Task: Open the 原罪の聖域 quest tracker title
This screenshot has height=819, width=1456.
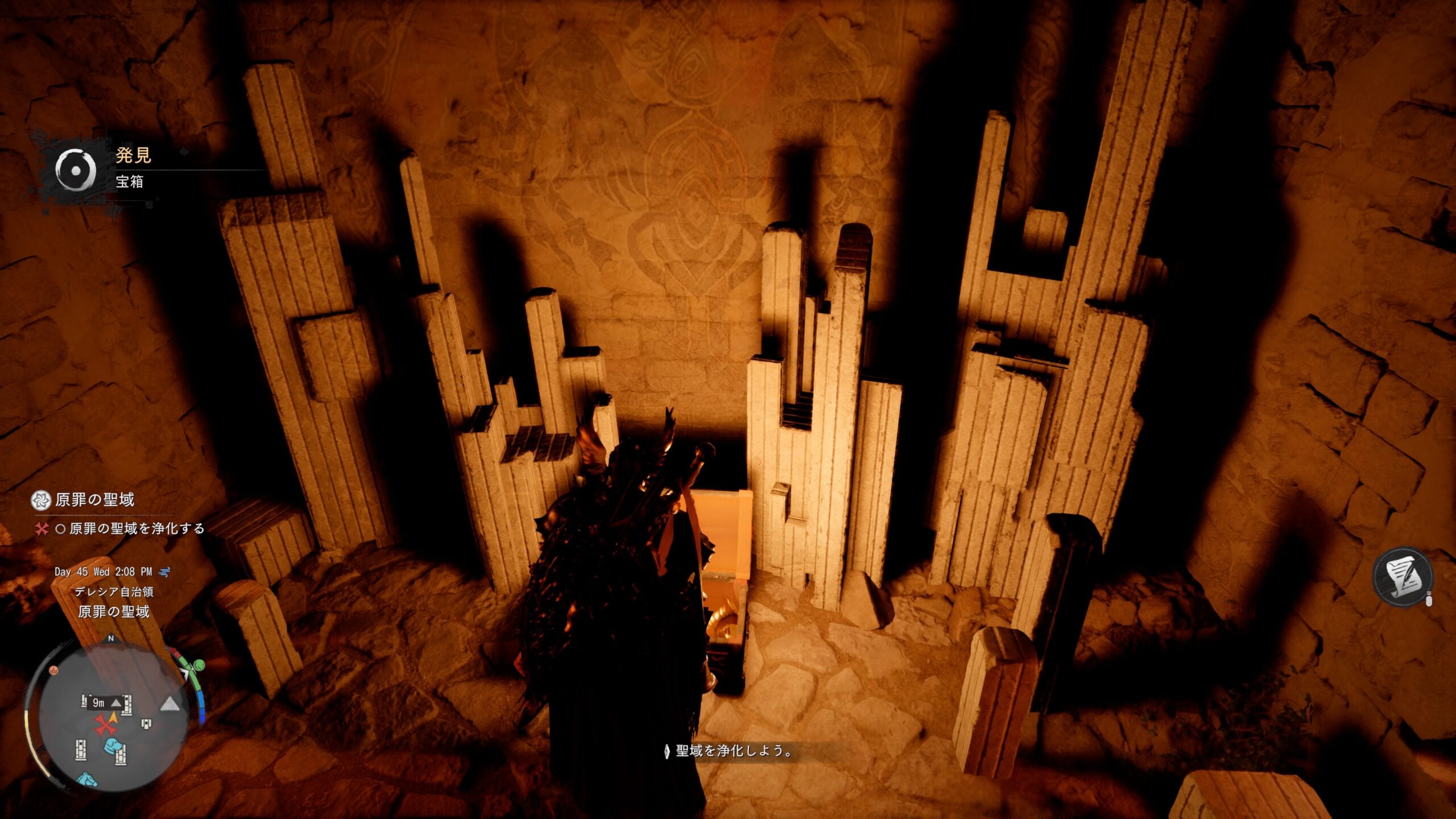Action: pos(94,500)
